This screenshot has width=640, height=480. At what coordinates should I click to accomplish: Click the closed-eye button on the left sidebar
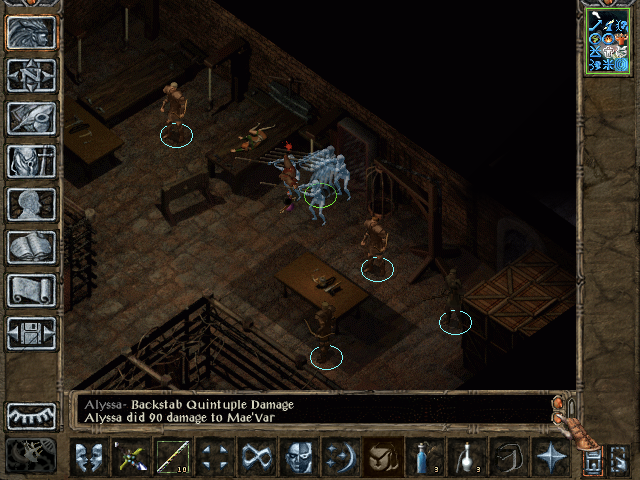click(x=31, y=415)
